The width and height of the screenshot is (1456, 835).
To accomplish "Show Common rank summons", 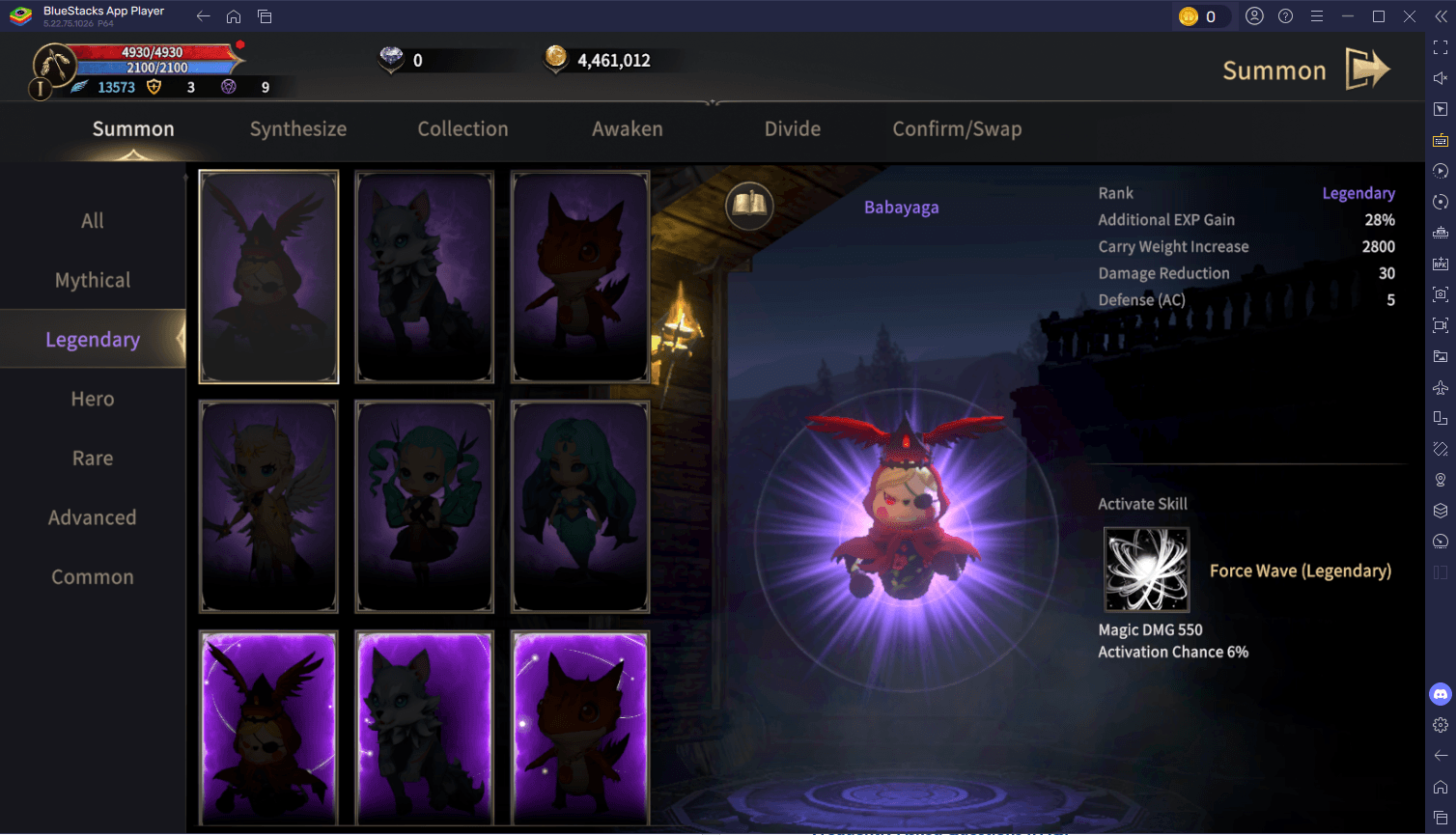I will click(93, 577).
